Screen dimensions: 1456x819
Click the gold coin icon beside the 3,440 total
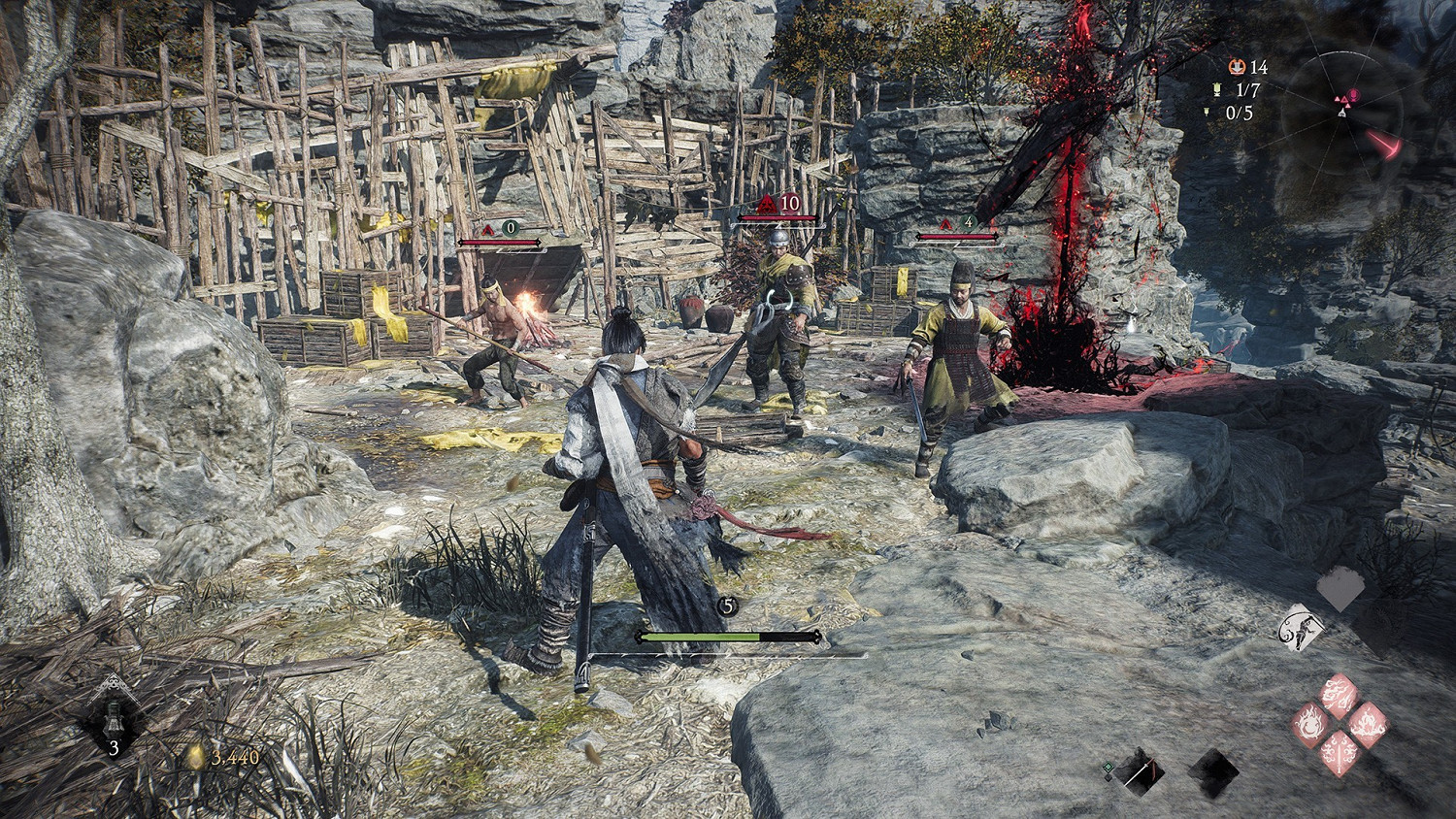pos(195,756)
